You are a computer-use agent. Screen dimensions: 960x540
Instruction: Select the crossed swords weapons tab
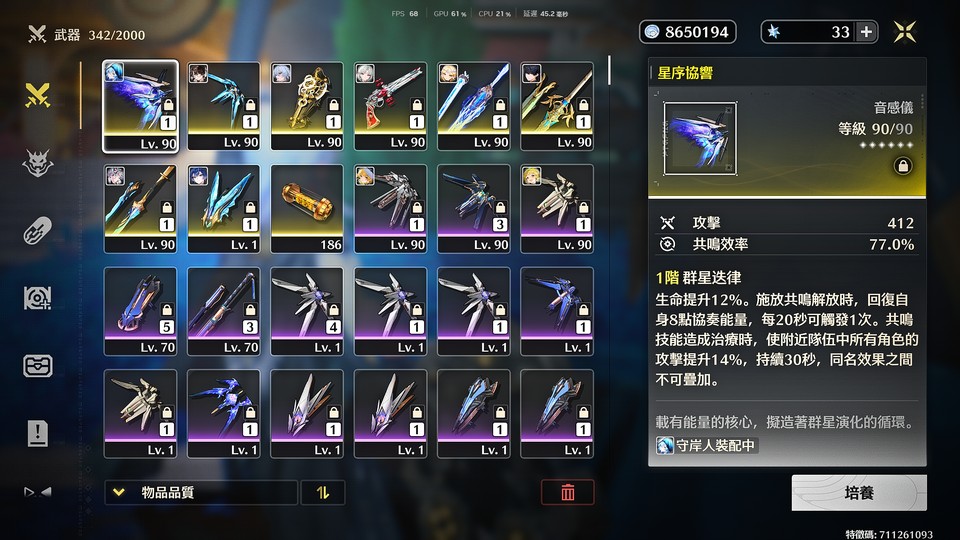[38, 96]
